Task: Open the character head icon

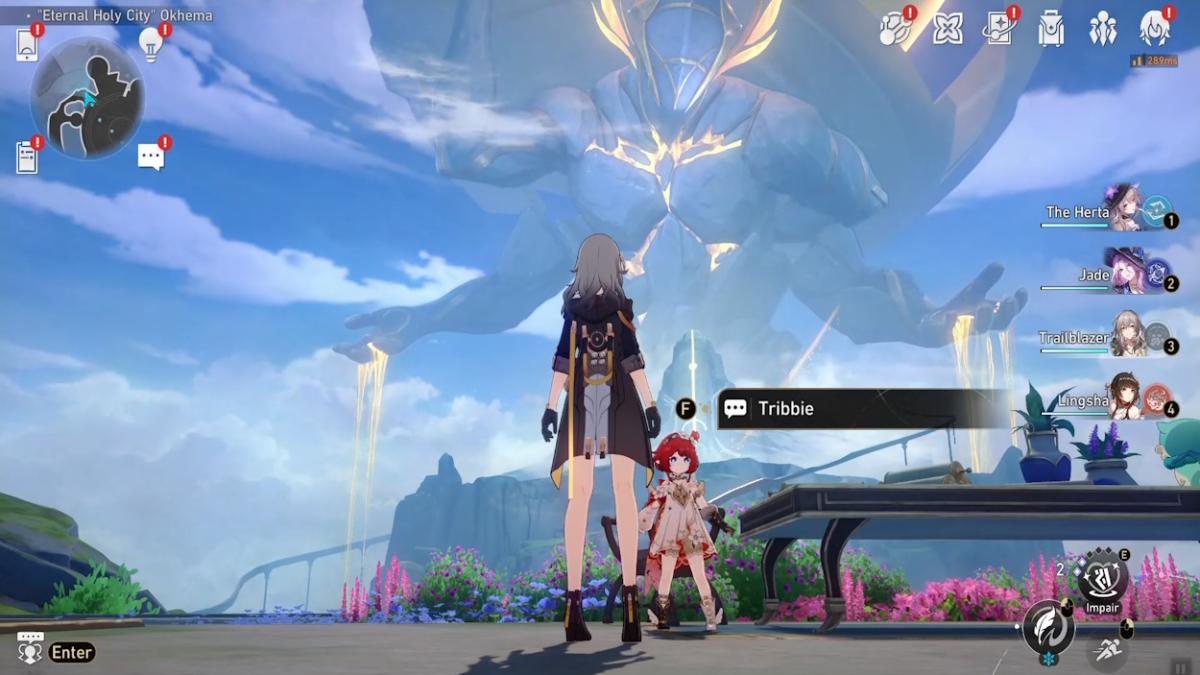Action: click(1155, 28)
